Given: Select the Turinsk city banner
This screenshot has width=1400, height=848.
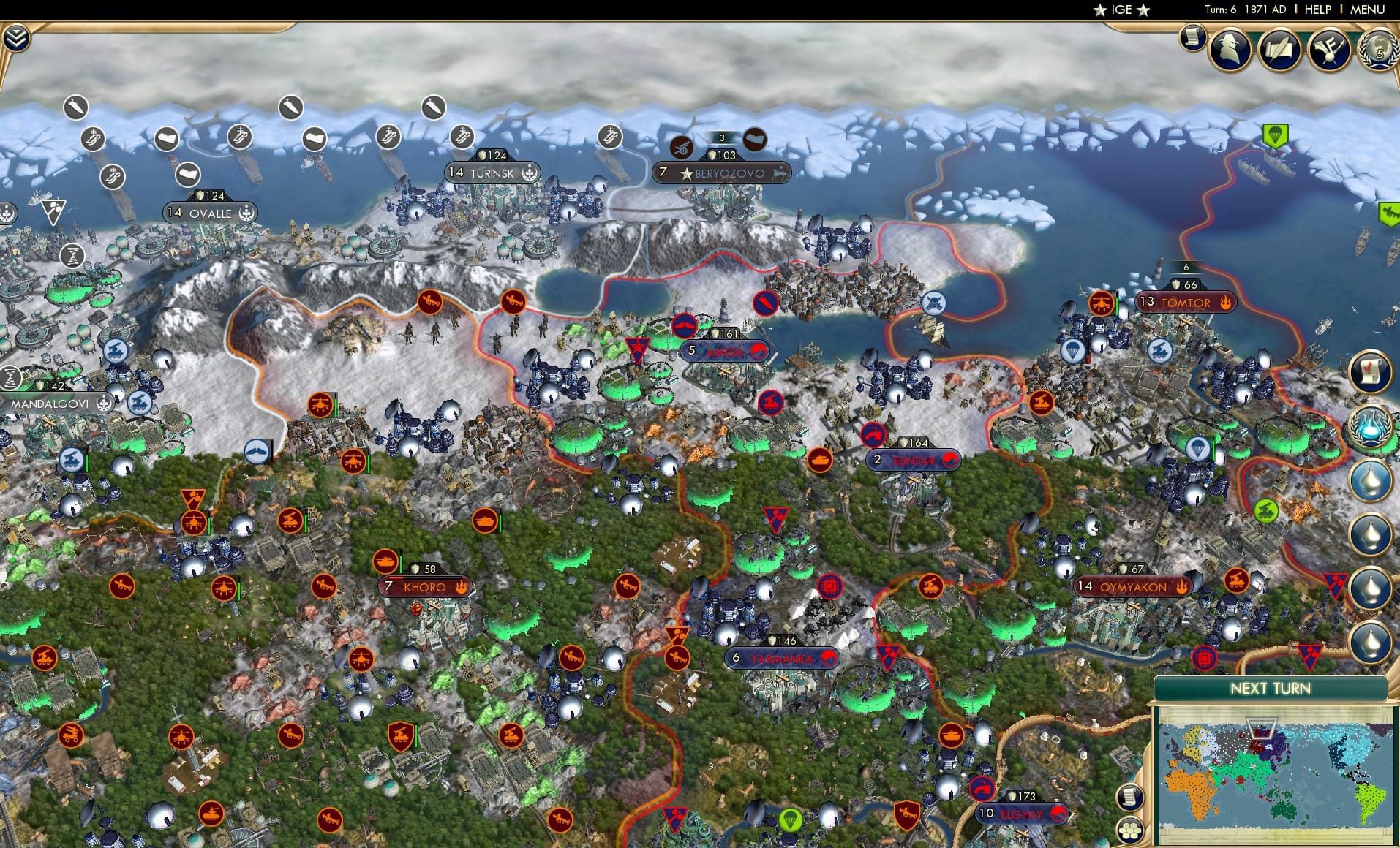Looking at the screenshot, I should (490, 173).
